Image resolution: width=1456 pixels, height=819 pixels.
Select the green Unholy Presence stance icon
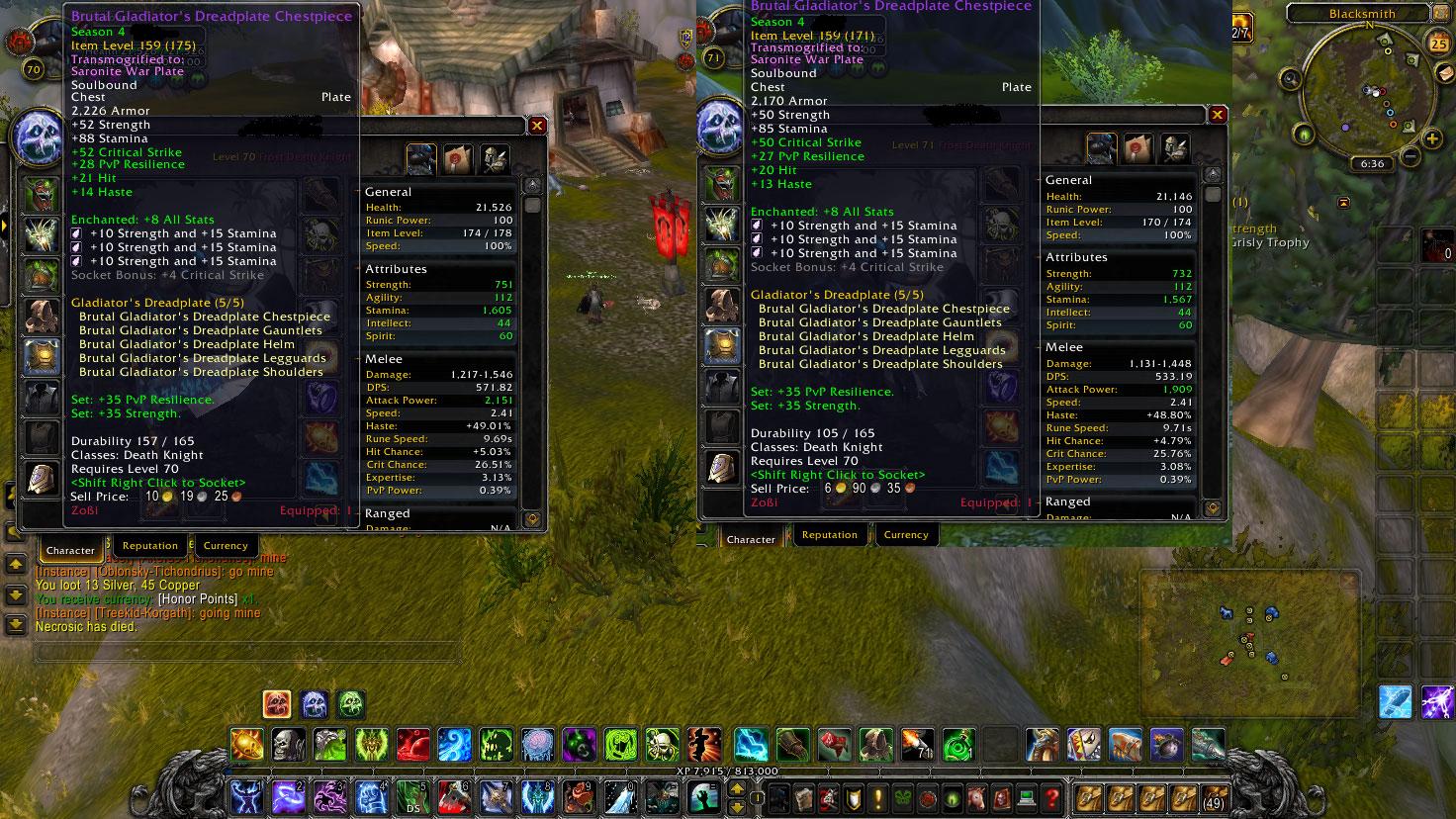point(351,704)
